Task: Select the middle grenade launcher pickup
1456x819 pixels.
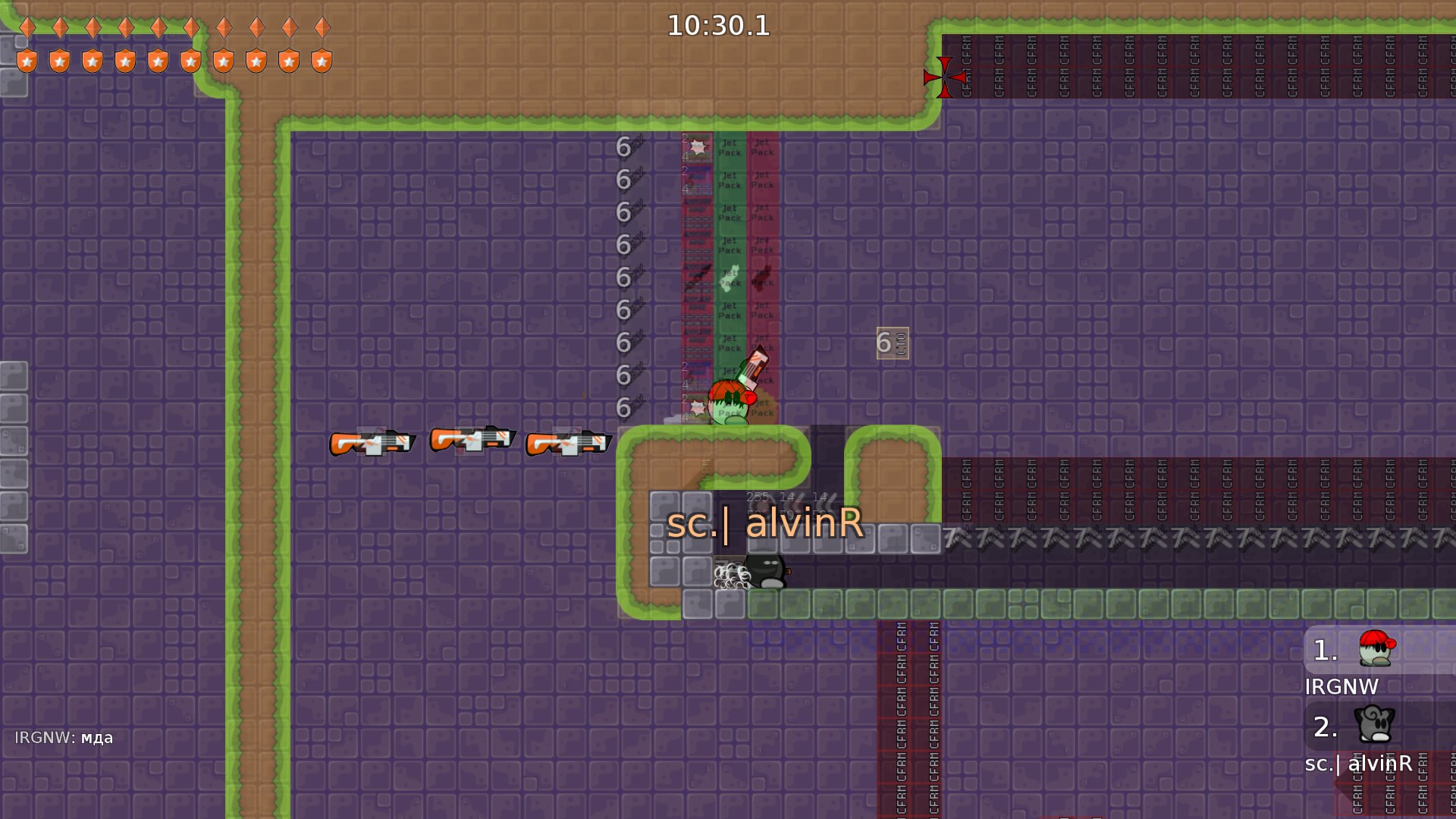Action: pyautogui.click(x=472, y=441)
